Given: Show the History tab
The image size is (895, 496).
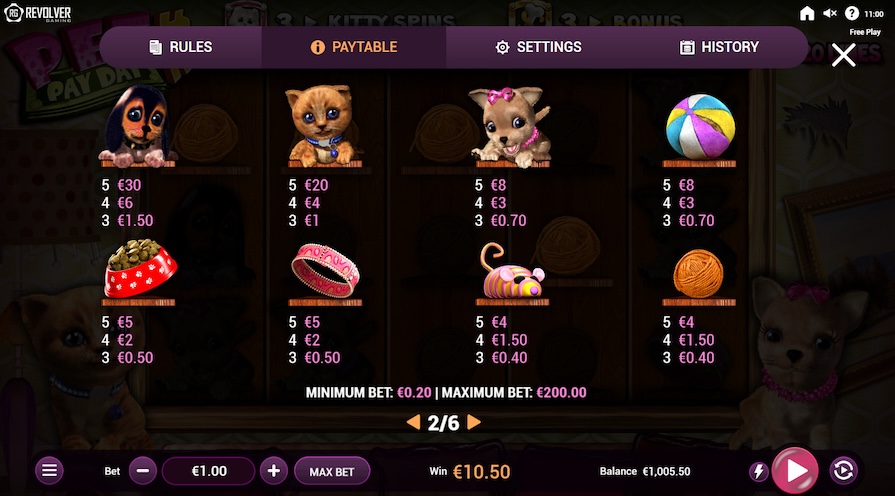Looking at the screenshot, I should click(x=719, y=47).
